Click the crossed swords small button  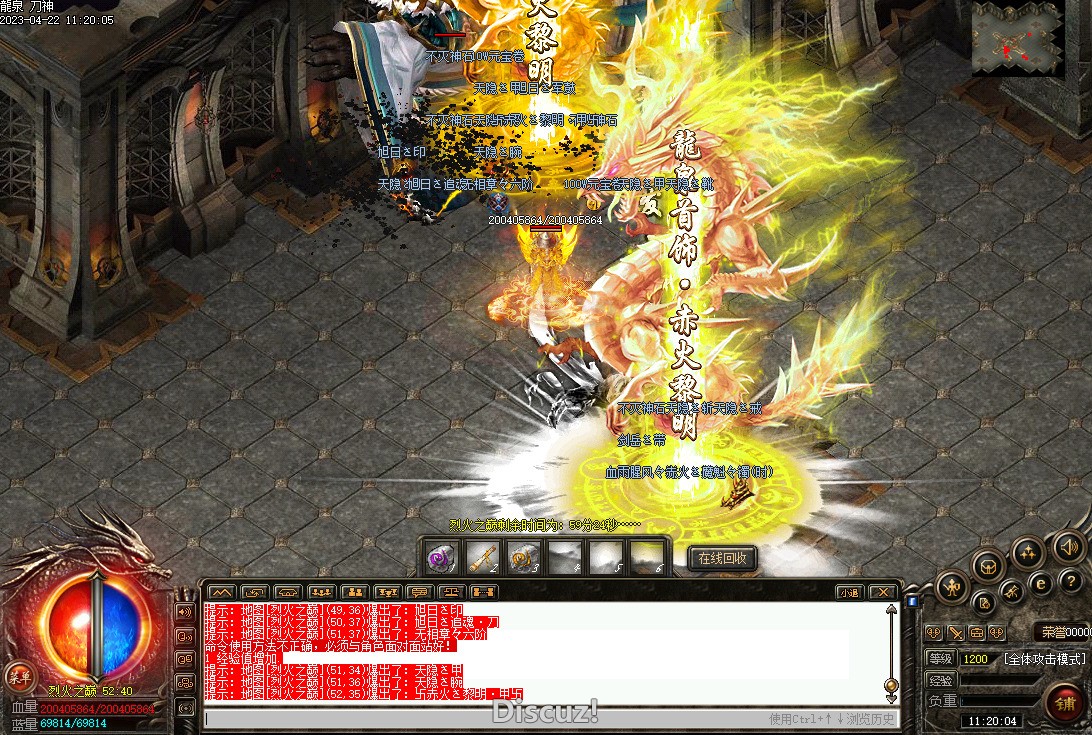pos(955,633)
